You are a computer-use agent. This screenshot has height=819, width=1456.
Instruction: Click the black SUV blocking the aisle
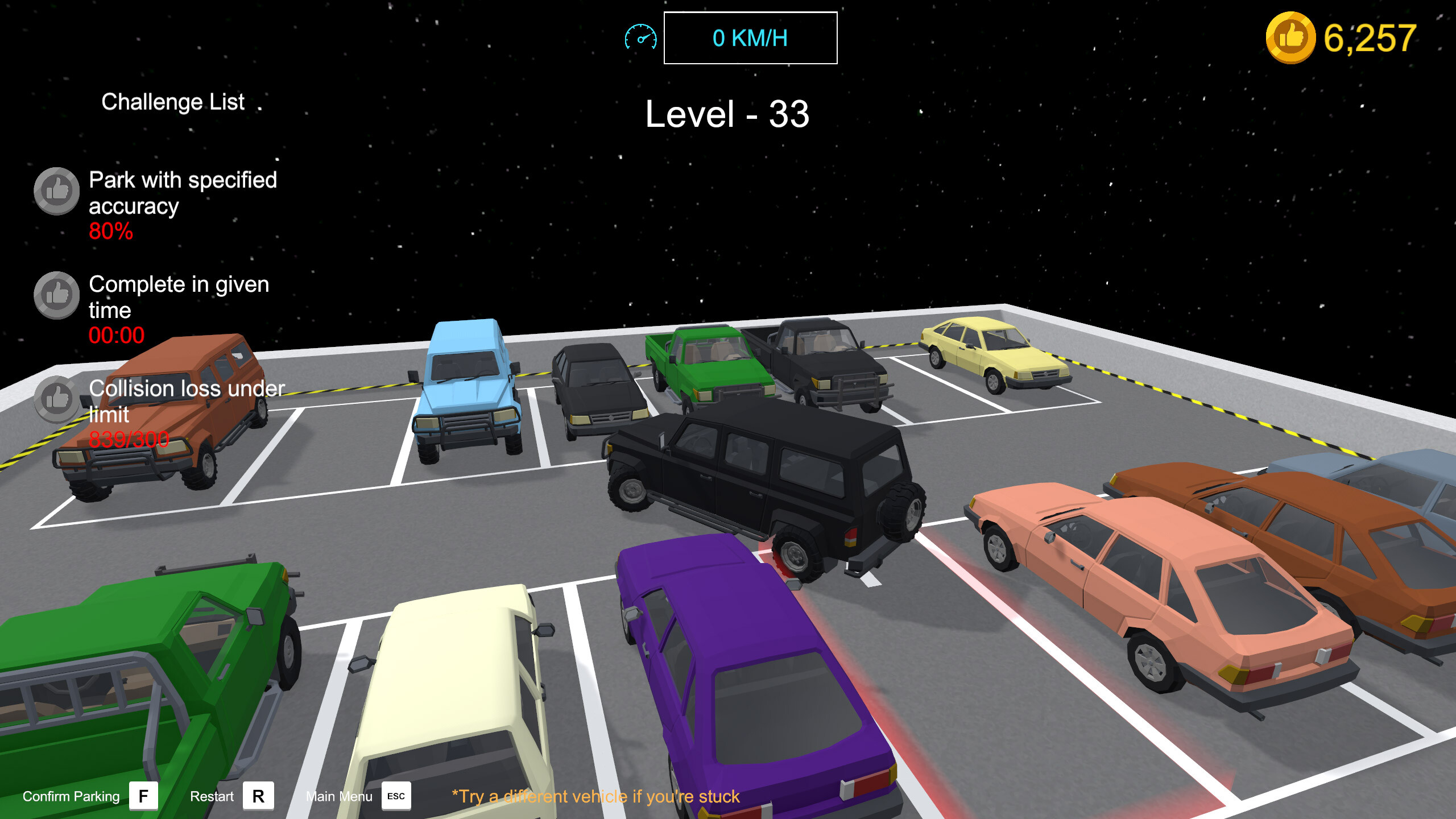click(756, 483)
